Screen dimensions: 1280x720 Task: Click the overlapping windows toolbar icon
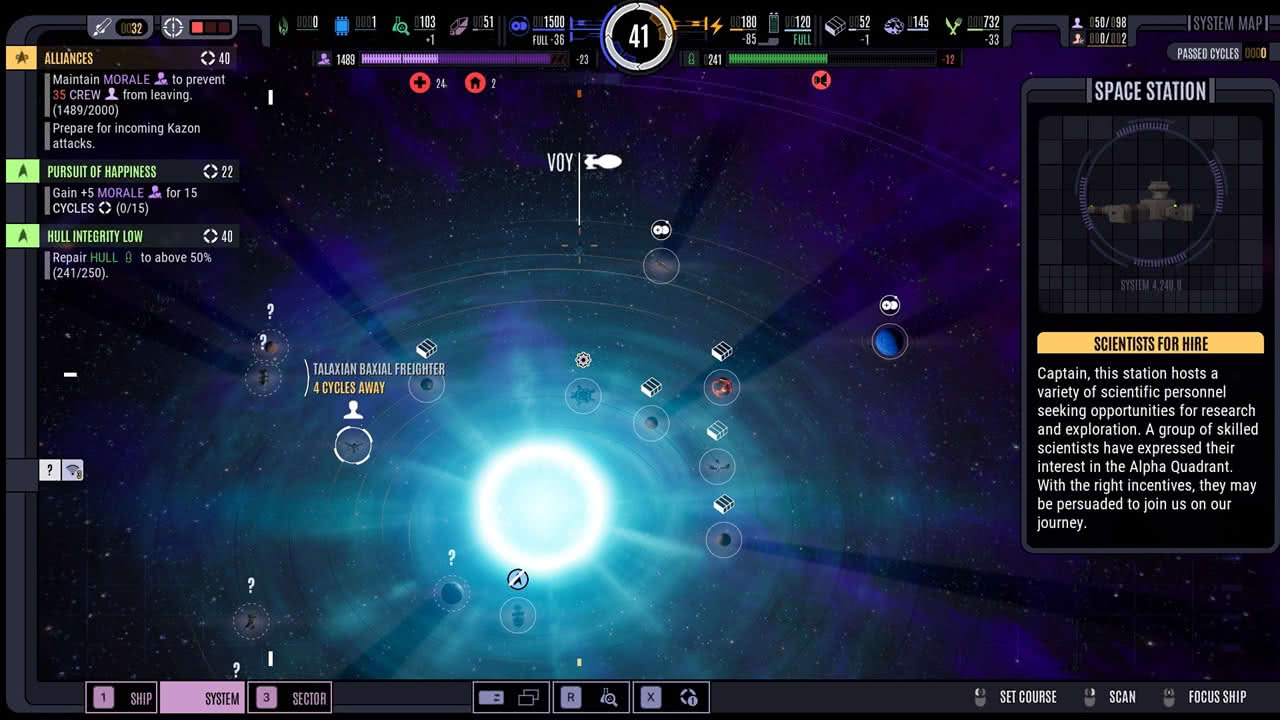(x=529, y=698)
